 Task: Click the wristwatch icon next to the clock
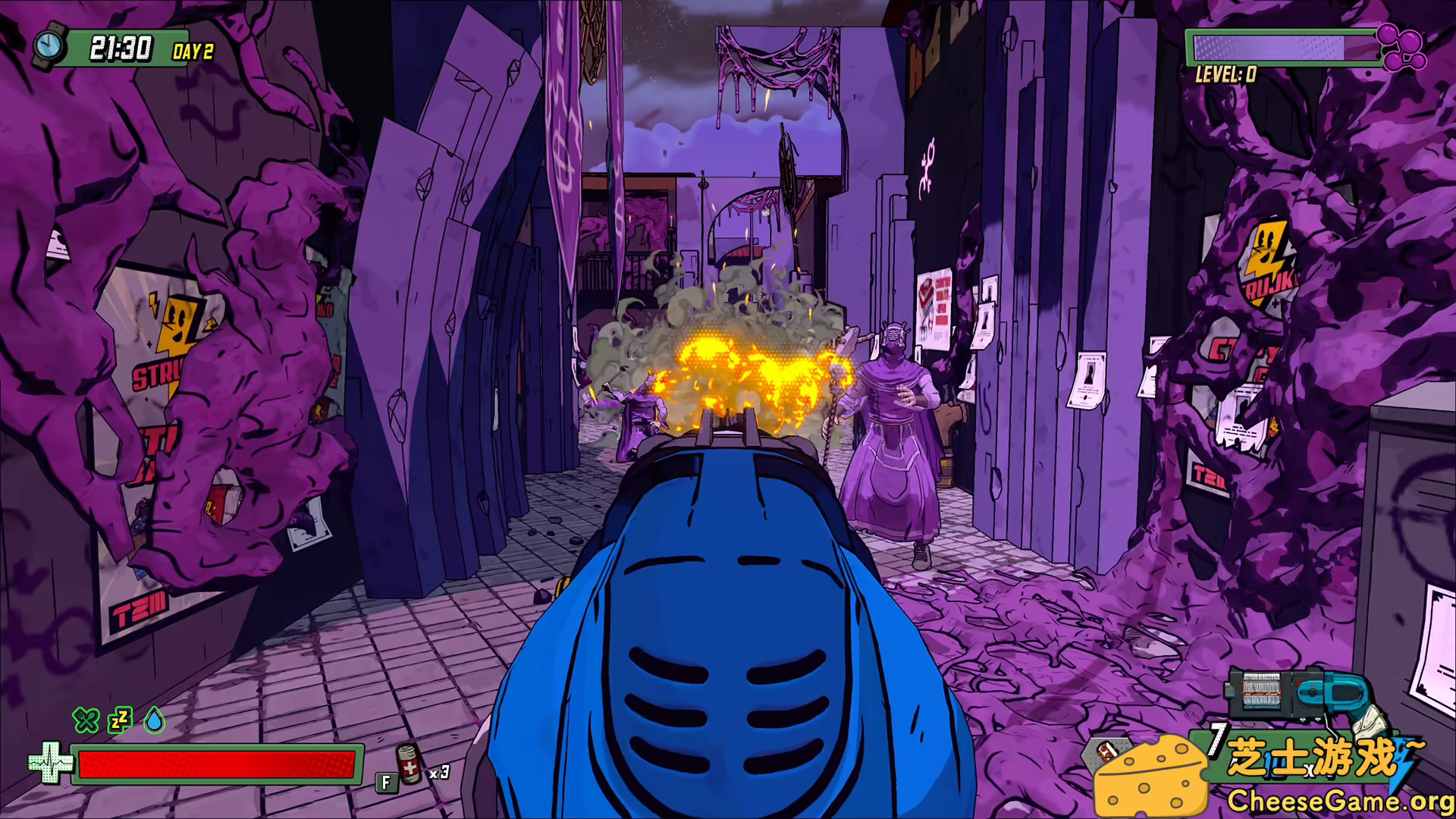(50, 47)
